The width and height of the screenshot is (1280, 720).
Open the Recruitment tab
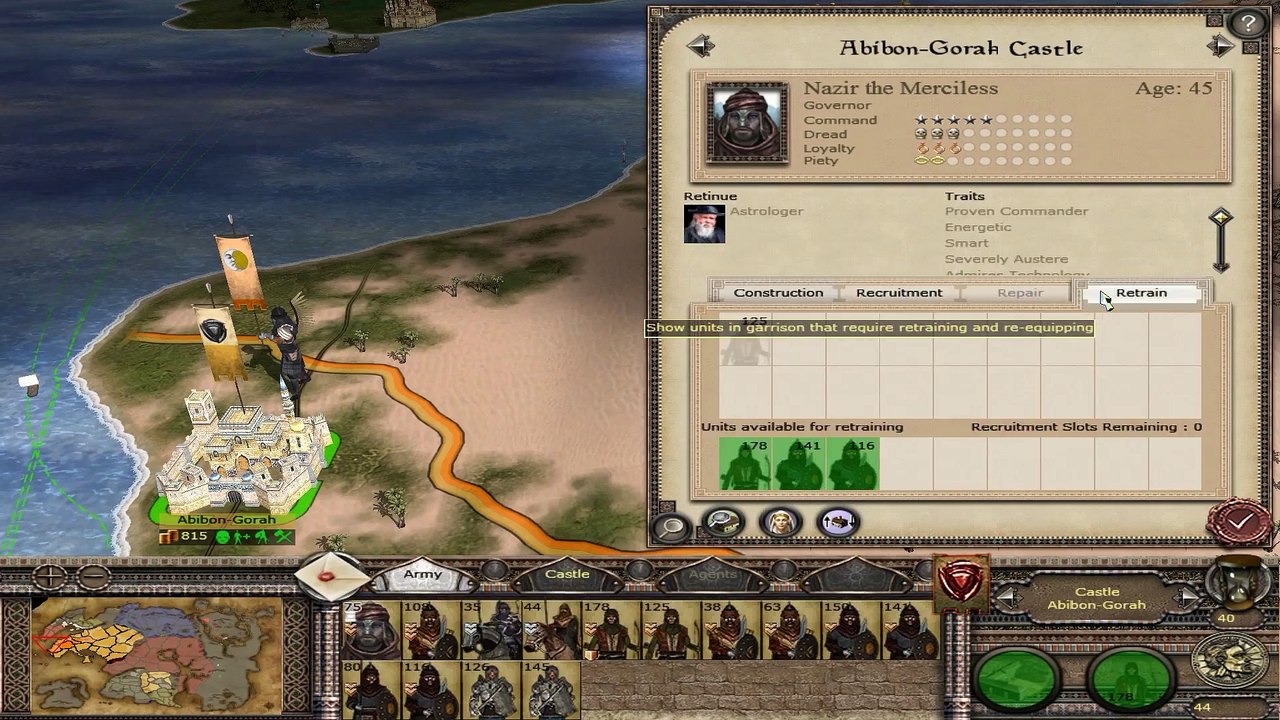pos(898,293)
